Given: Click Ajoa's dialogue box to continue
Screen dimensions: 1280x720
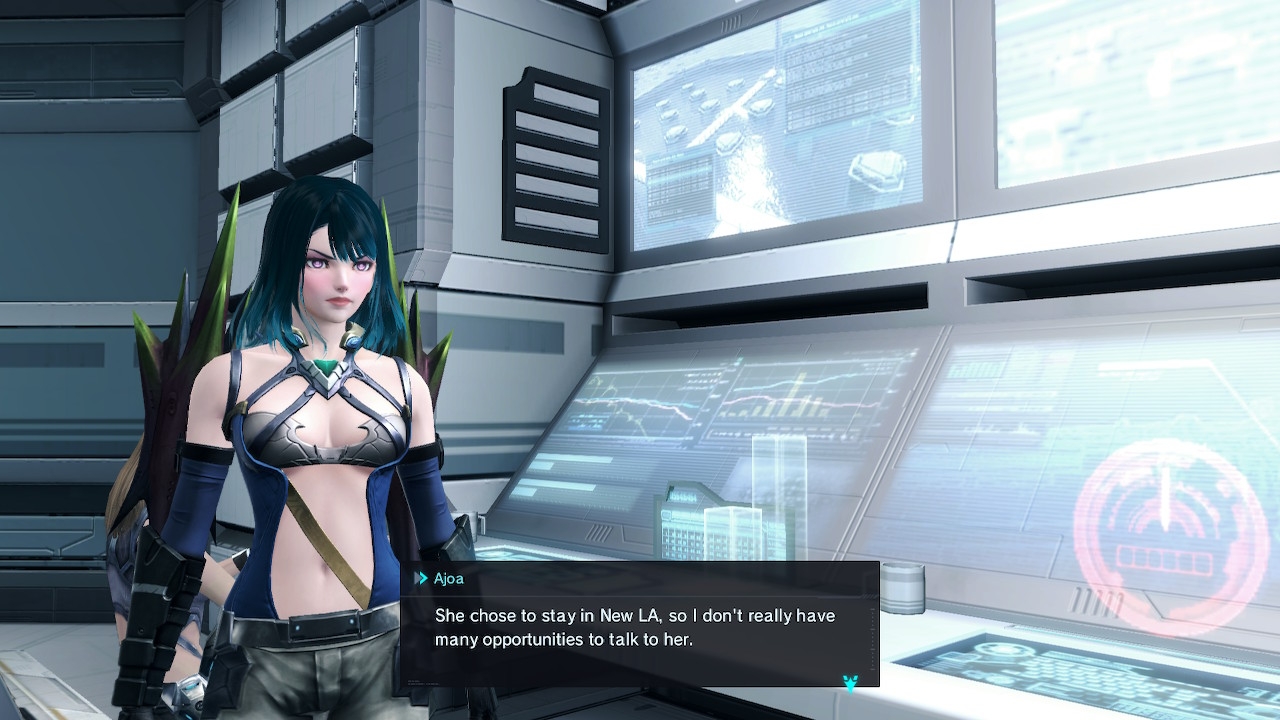Looking at the screenshot, I should [639, 626].
